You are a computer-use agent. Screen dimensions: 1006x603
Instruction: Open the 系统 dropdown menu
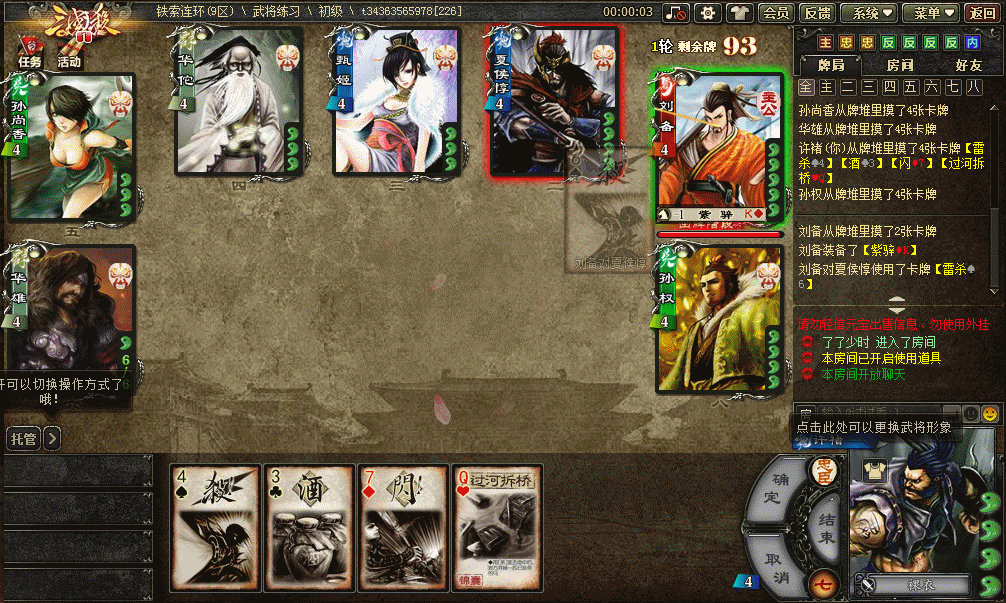click(x=867, y=13)
